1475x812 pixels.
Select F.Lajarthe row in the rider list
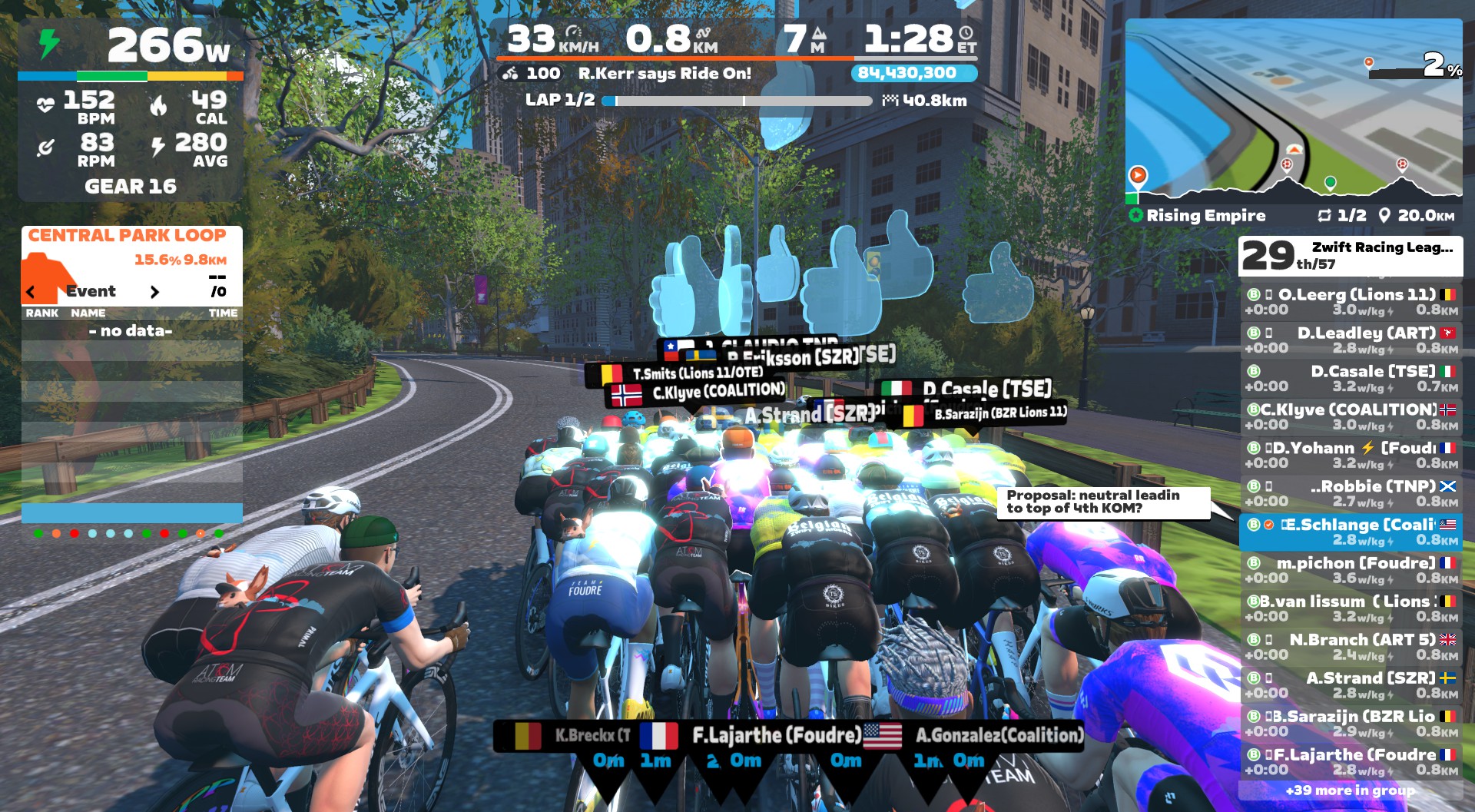[1351, 763]
